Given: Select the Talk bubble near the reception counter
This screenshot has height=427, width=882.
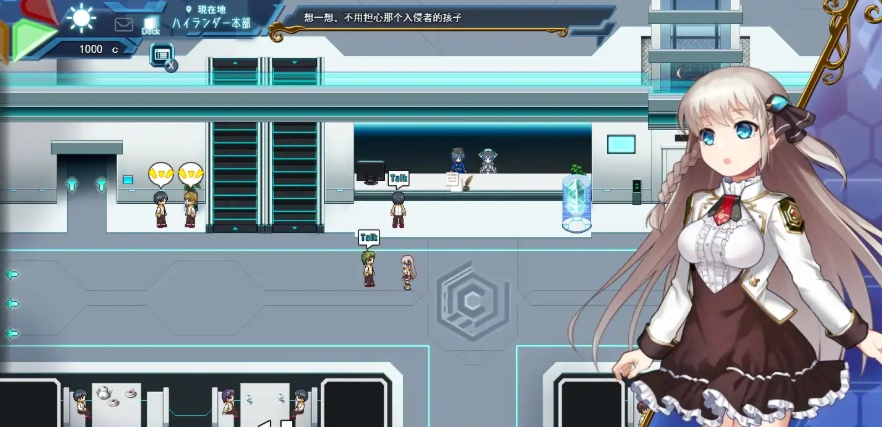Looking at the screenshot, I should [399, 179].
